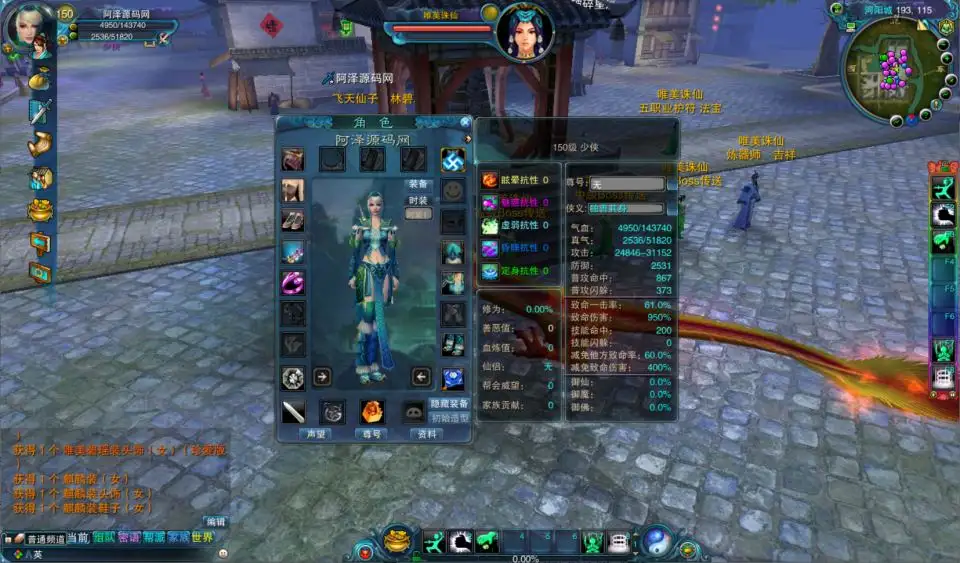Select the pink ring equipment slot
This screenshot has height=563, width=960.
(x=293, y=283)
